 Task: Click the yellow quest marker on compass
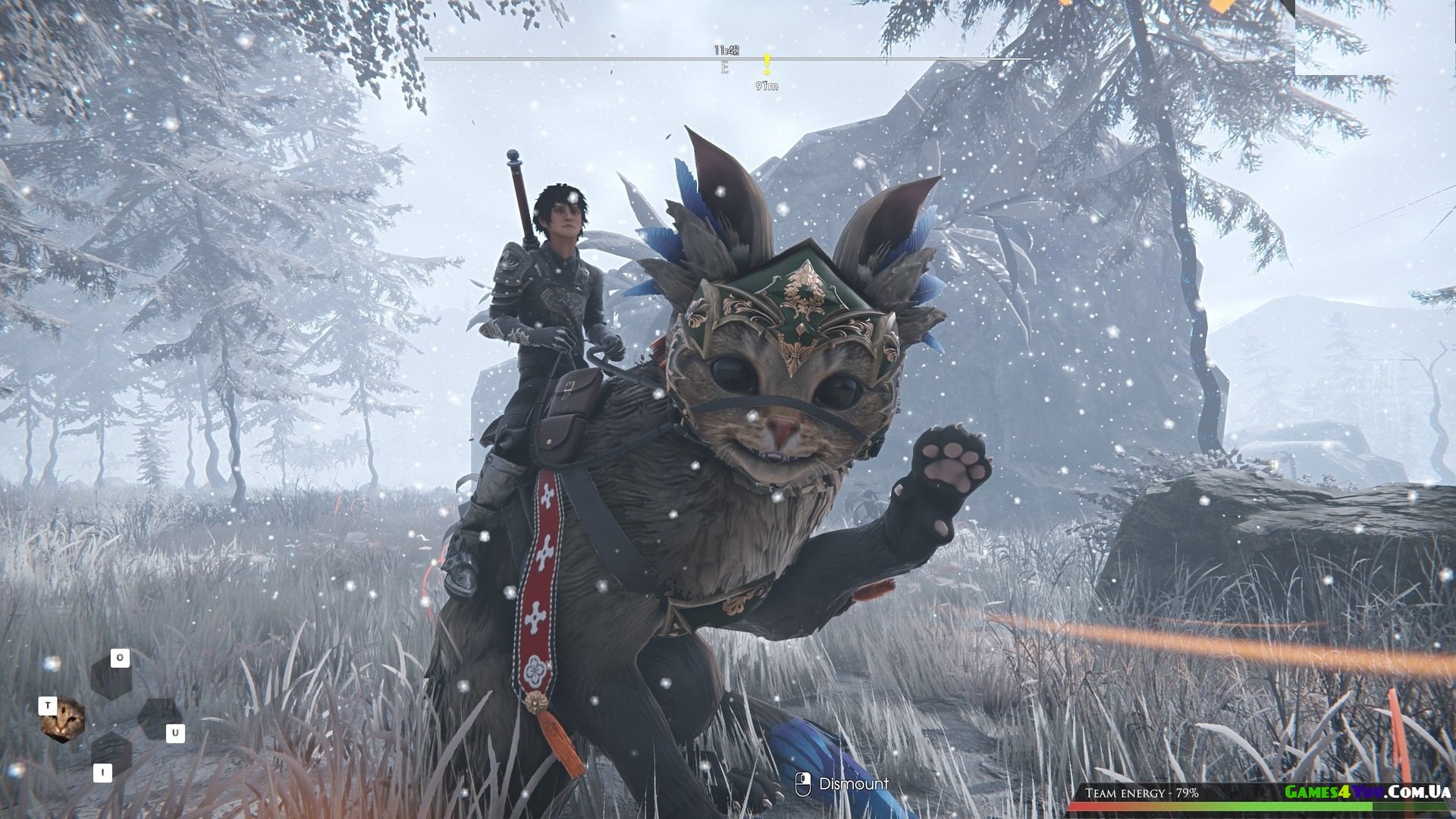(767, 65)
